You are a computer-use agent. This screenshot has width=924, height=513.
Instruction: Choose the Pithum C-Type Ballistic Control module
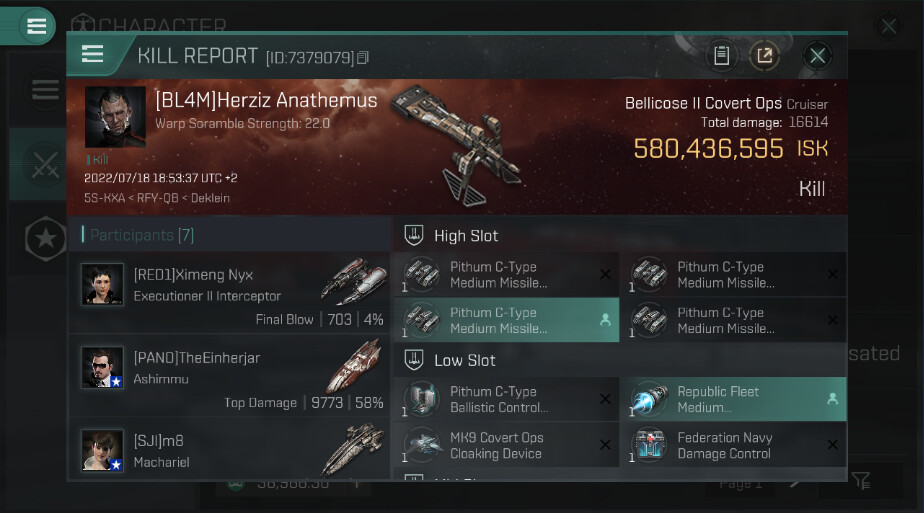point(505,399)
